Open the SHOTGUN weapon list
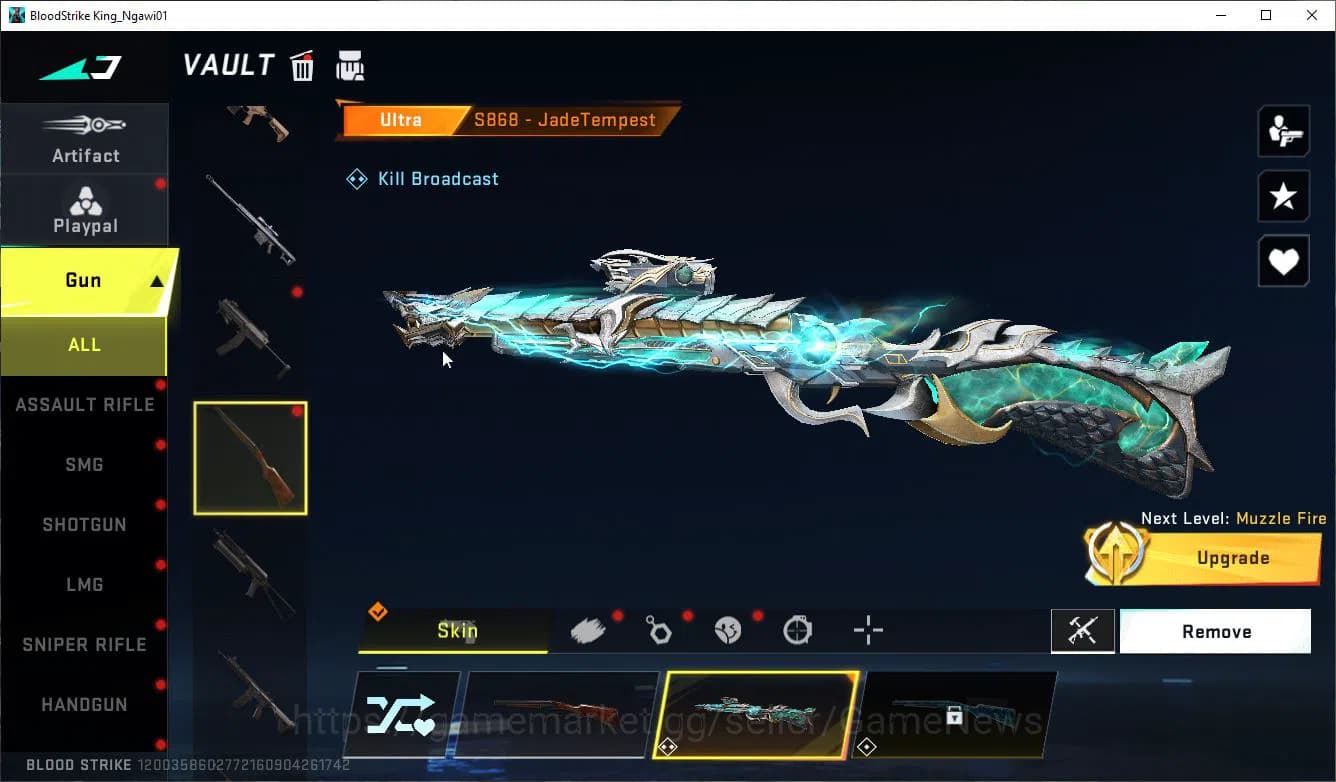 (x=84, y=524)
